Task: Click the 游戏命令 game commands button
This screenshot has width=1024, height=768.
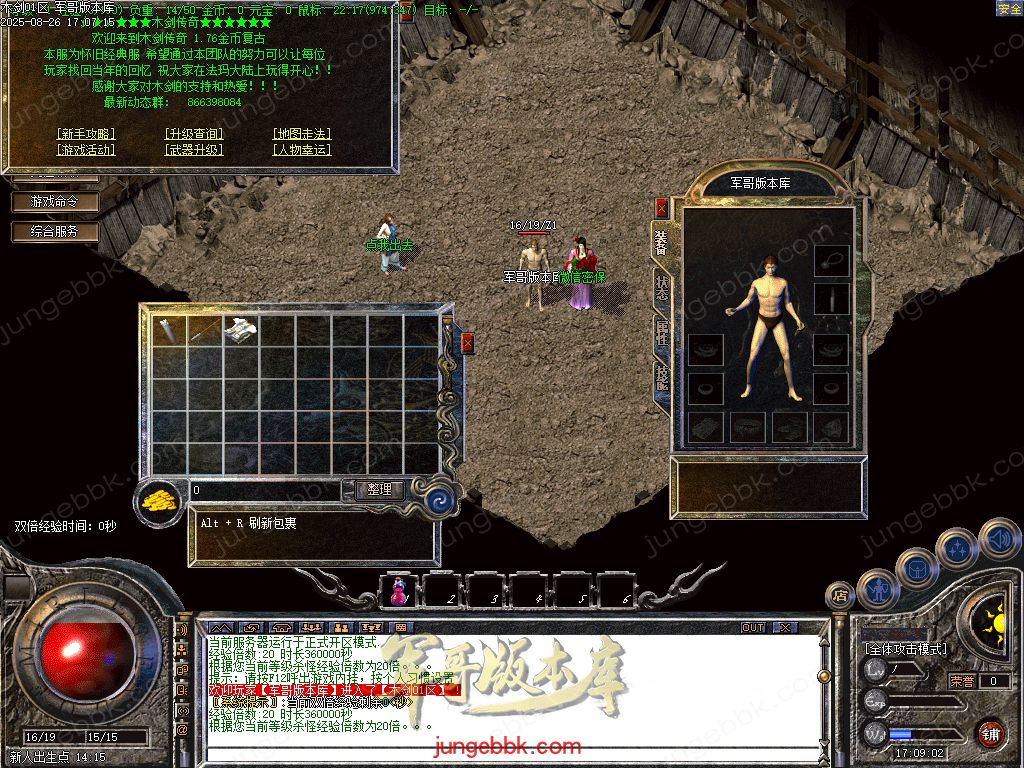Action: click(x=56, y=201)
